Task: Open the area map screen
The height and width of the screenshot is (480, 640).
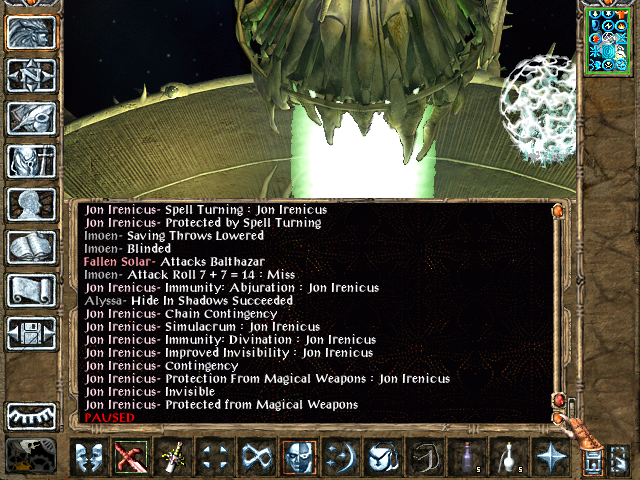Action: point(31,75)
